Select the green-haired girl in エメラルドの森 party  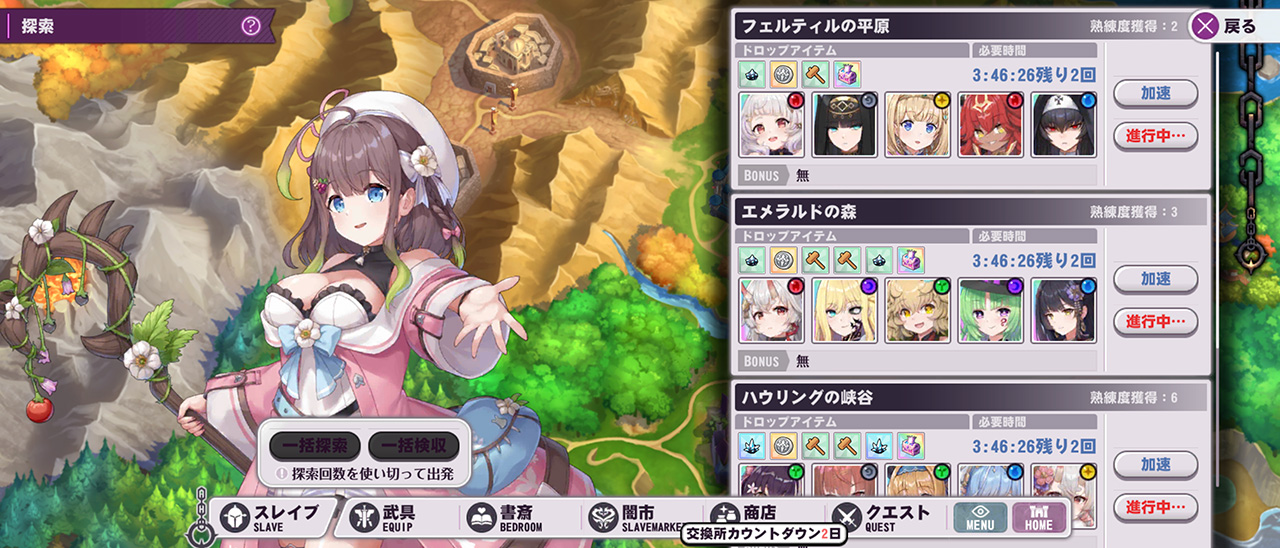coord(991,311)
